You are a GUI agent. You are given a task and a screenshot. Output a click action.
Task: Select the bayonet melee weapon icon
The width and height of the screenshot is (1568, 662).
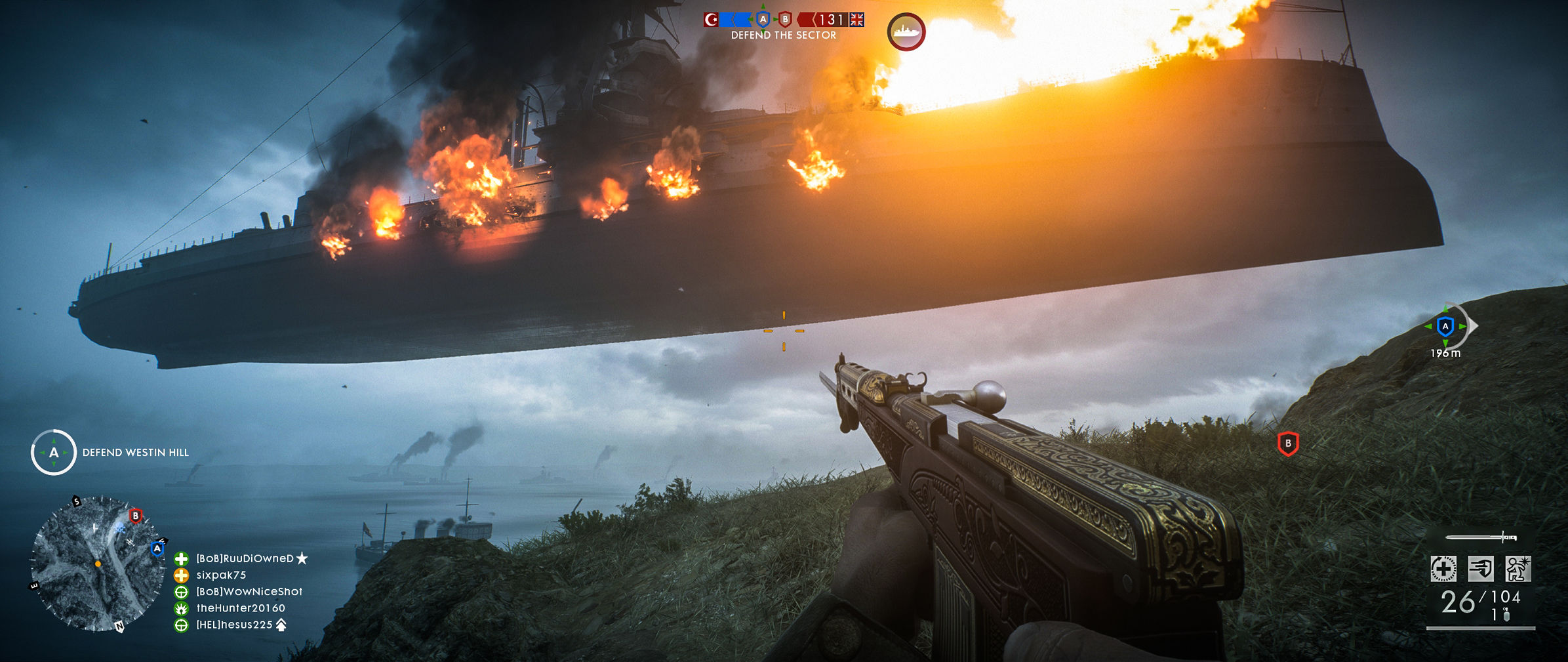(x=1481, y=537)
